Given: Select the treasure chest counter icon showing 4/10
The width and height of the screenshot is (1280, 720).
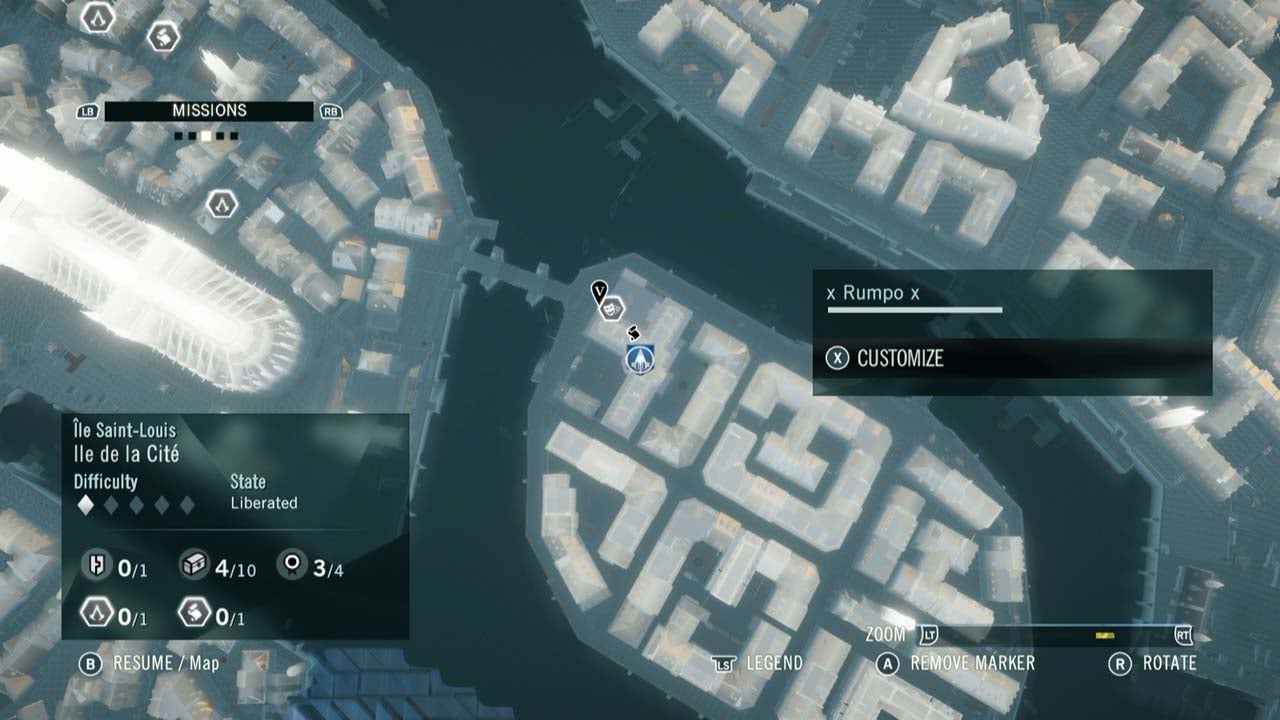Looking at the screenshot, I should pyautogui.click(x=192, y=566).
